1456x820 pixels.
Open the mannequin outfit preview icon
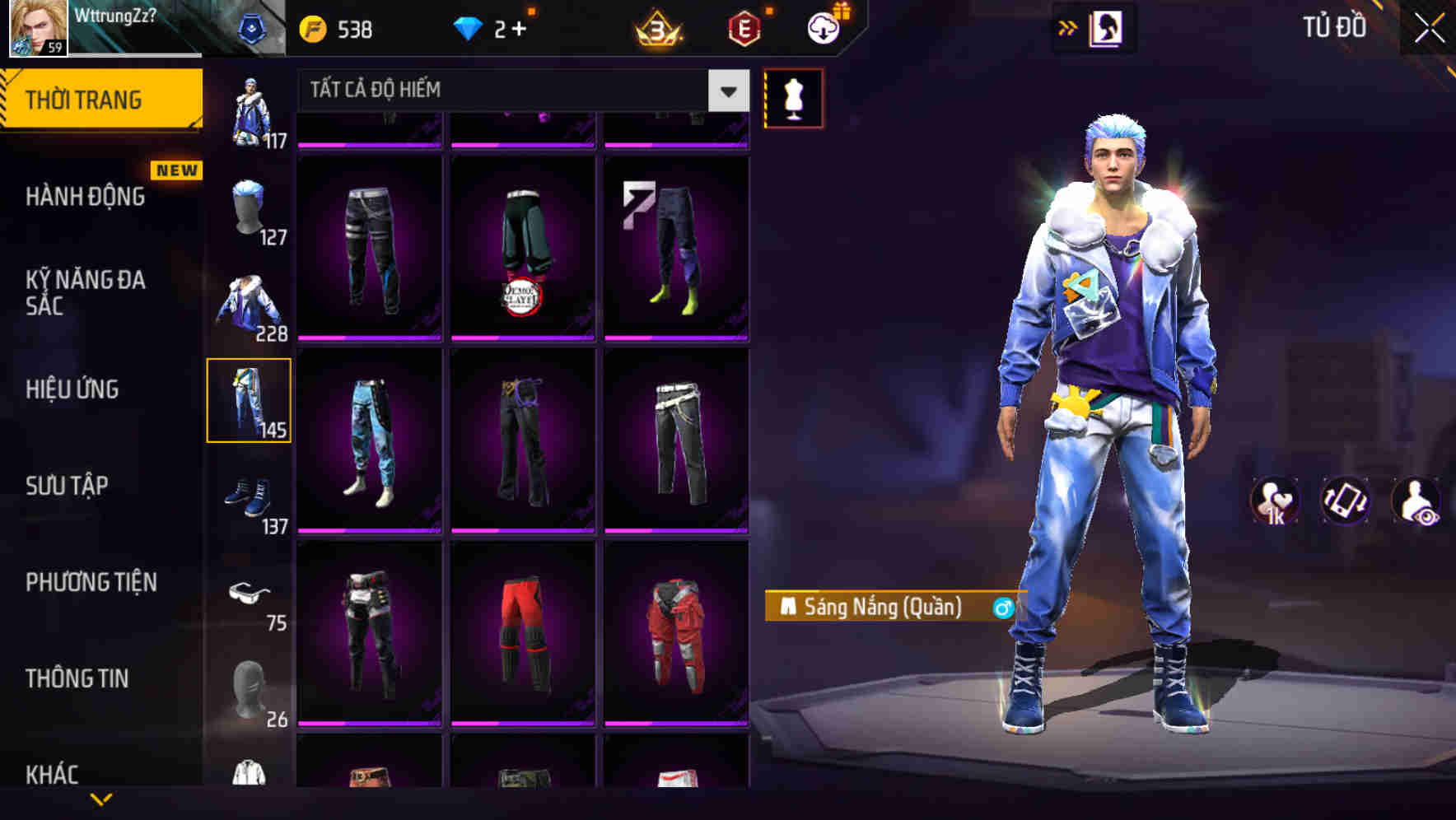tap(793, 97)
